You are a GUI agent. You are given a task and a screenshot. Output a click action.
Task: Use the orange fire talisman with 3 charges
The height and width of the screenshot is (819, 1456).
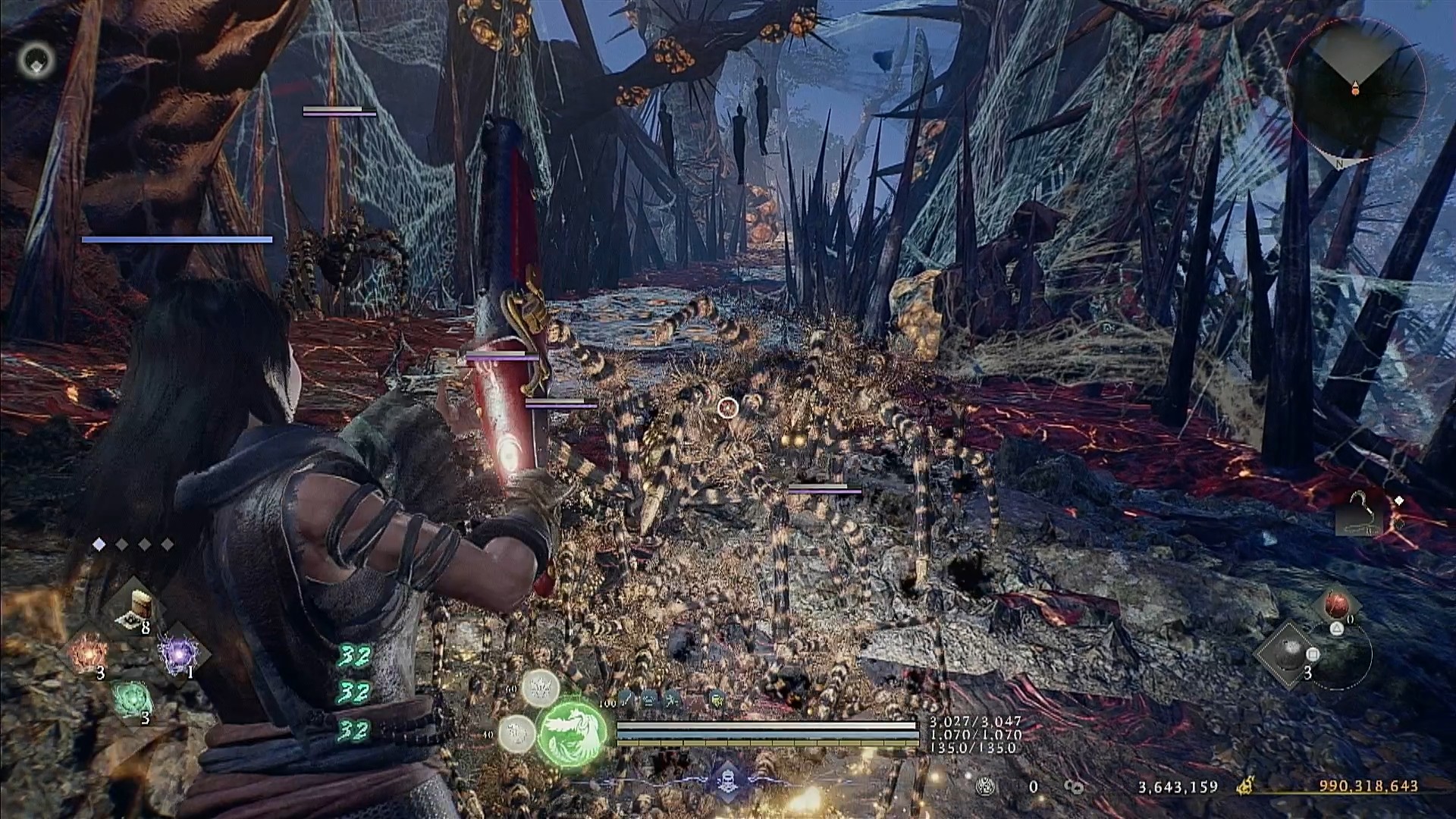(89, 652)
